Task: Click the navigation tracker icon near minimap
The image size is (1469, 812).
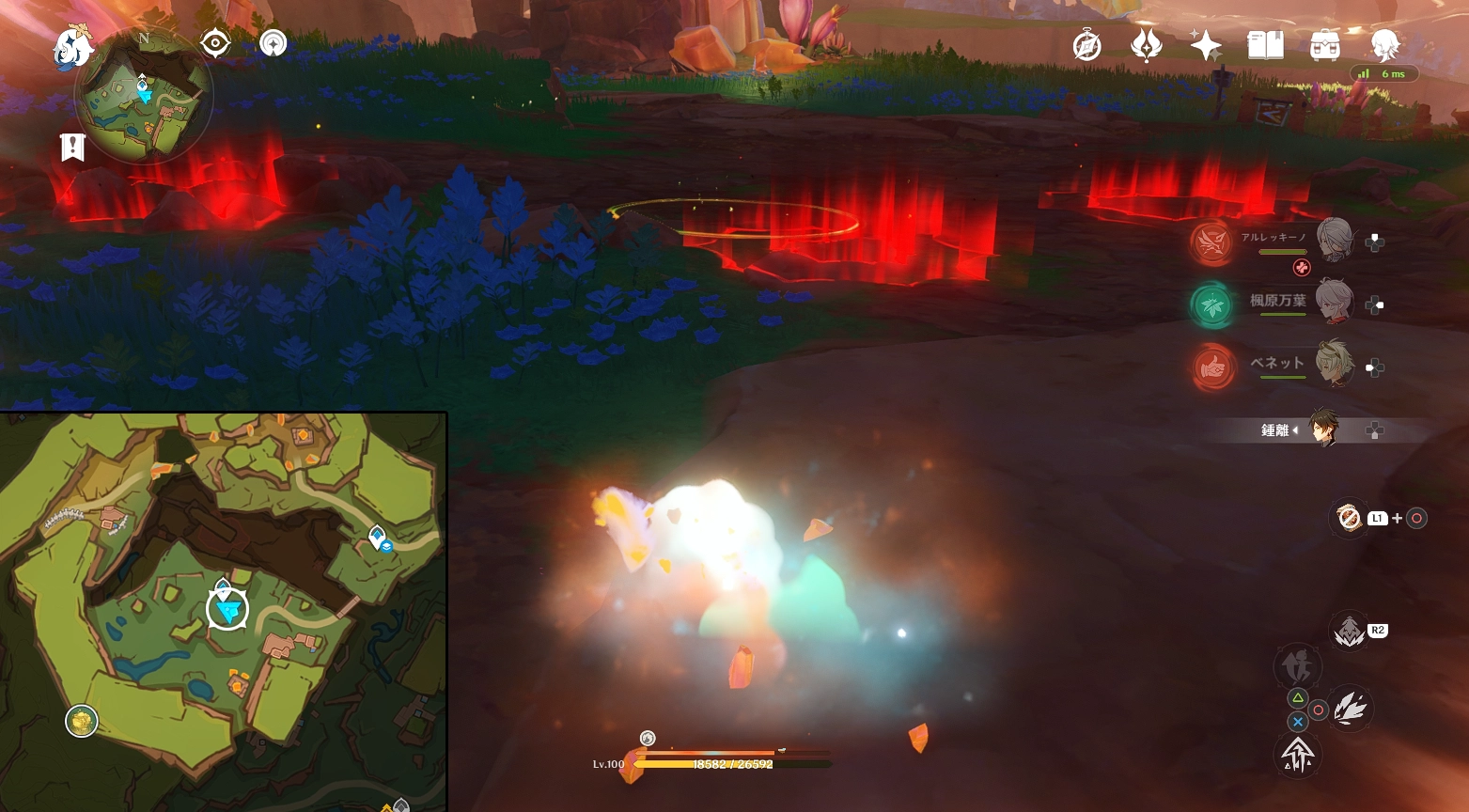Action: coord(273,43)
